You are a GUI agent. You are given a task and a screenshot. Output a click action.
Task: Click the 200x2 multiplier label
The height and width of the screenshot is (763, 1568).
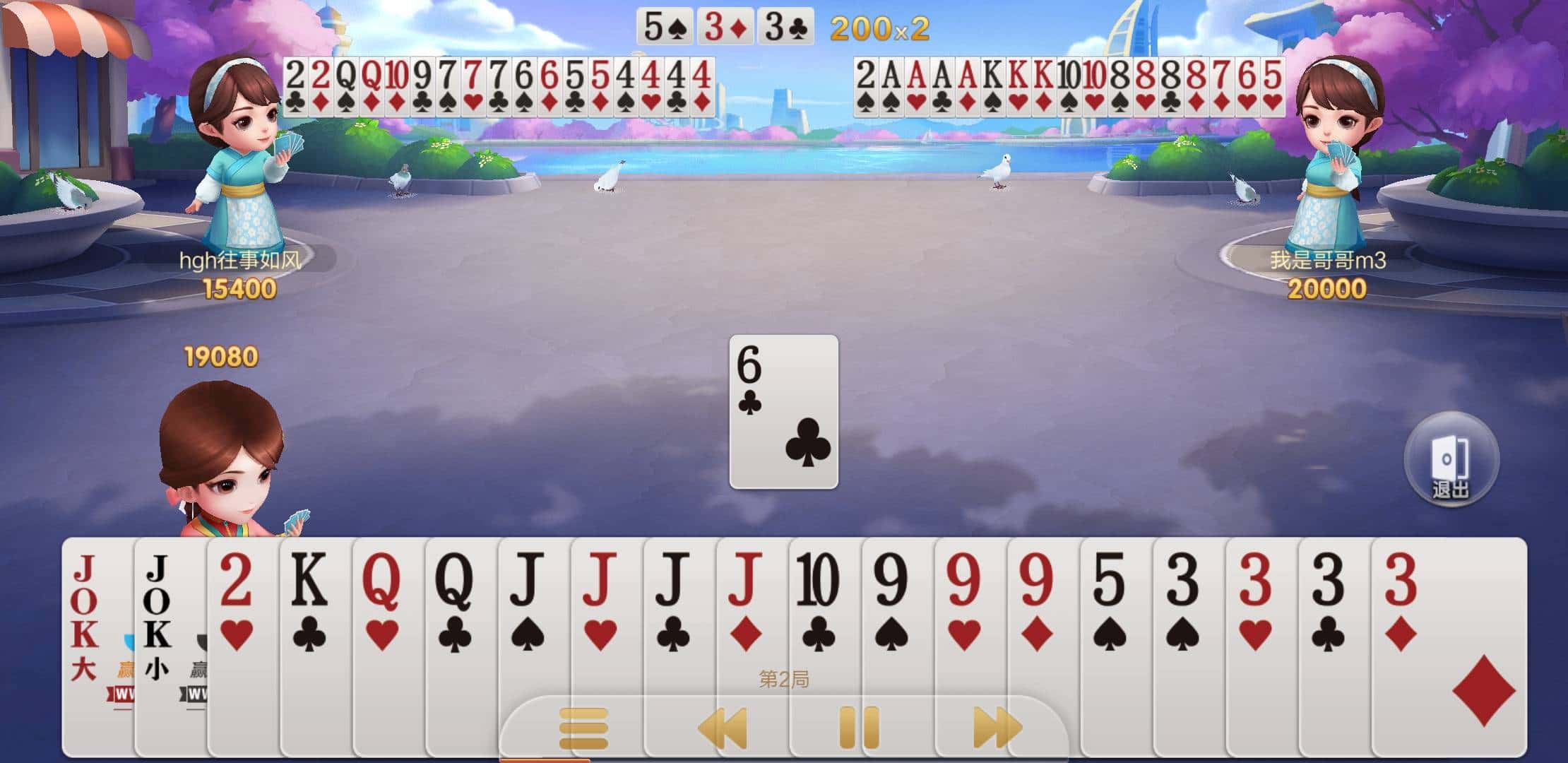coord(880,30)
